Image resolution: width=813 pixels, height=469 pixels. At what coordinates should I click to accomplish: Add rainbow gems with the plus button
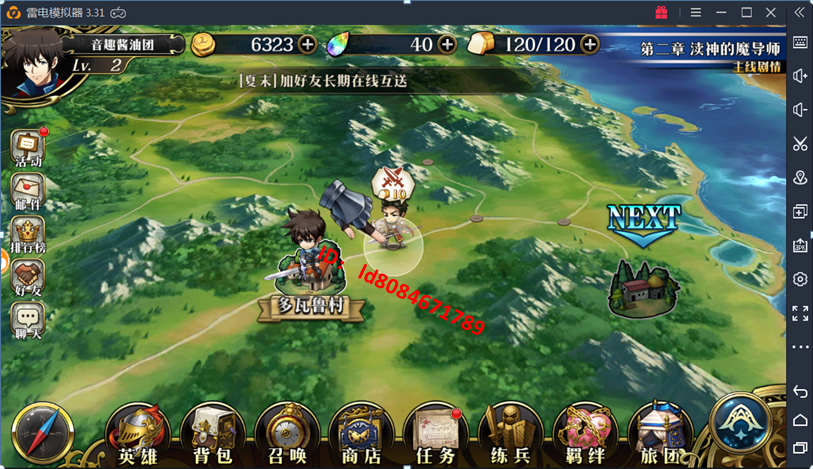(x=447, y=44)
